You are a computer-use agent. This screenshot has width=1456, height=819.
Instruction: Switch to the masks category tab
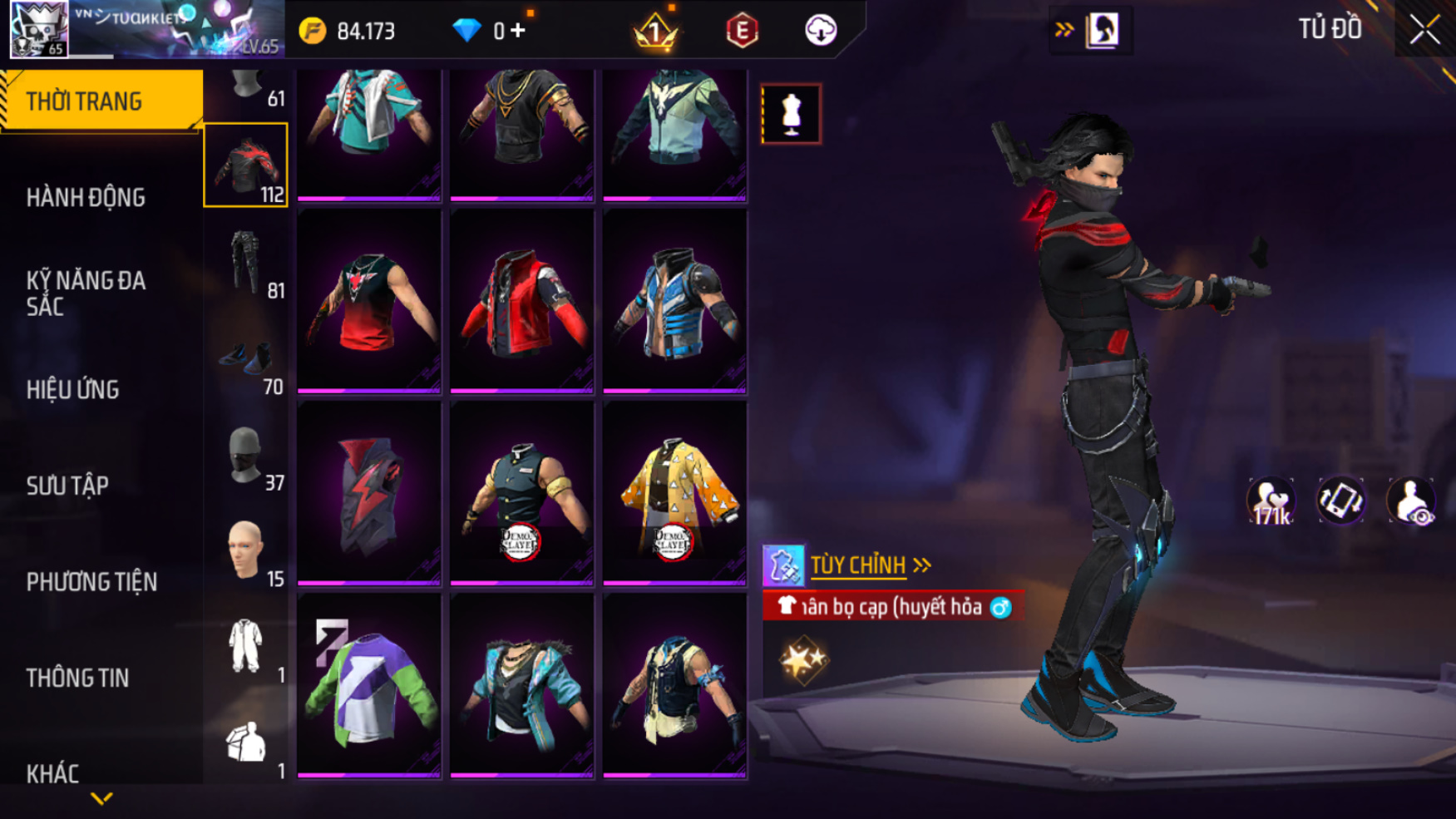(246, 456)
